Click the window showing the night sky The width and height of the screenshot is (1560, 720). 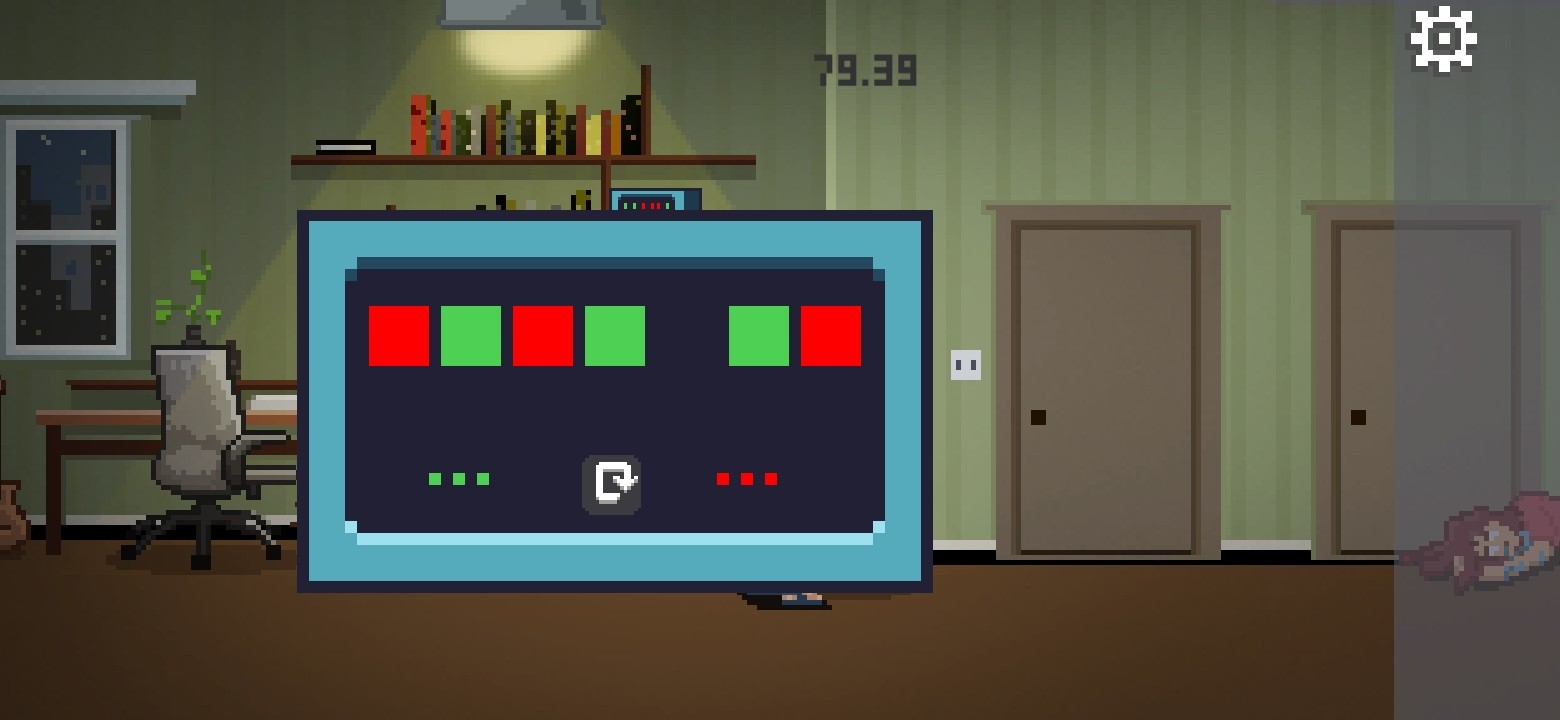pos(68,230)
